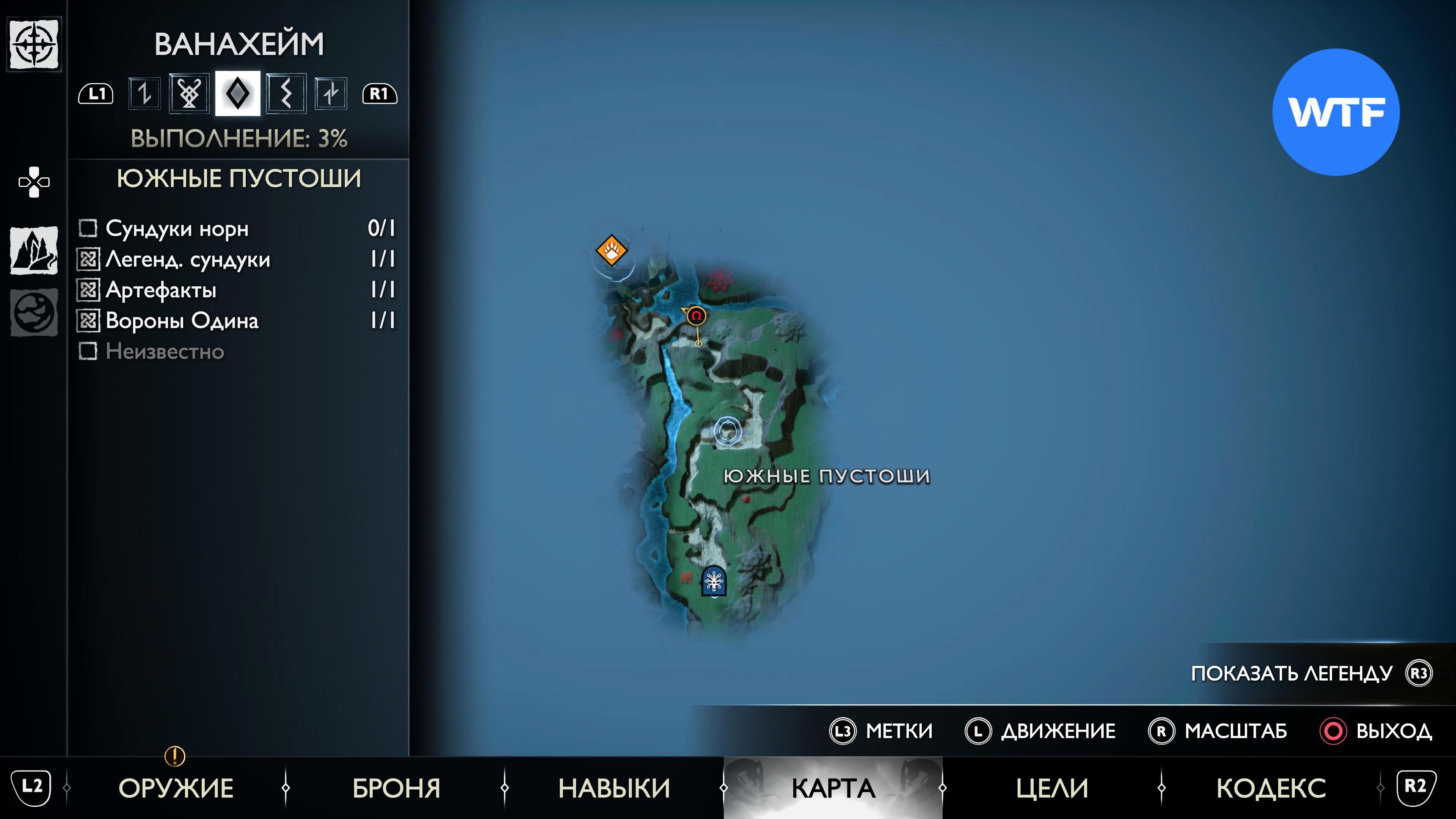Choose the crossed-axes rune region icon

(x=189, y=93)
